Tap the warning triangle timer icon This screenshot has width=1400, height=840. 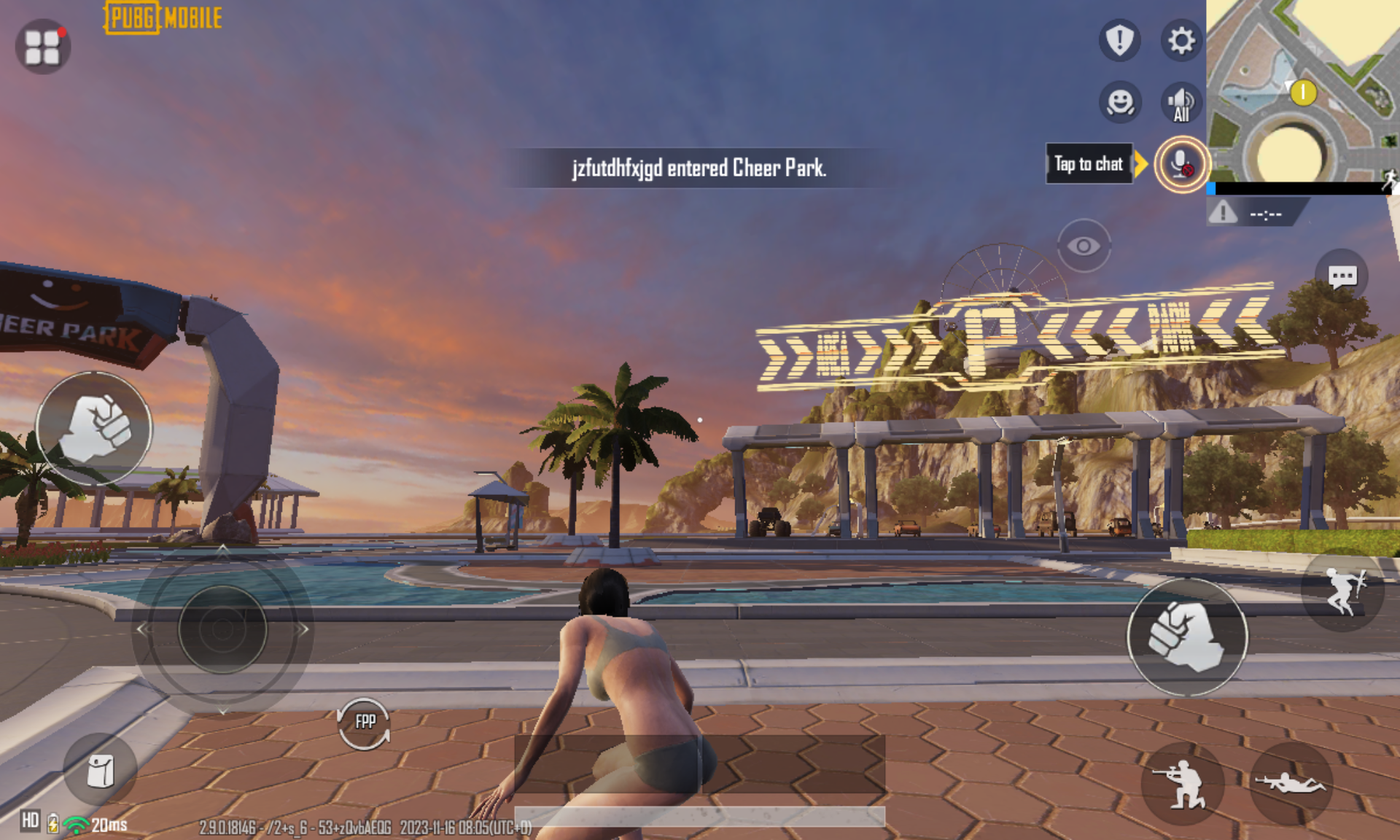click(x=1223, y=213)
